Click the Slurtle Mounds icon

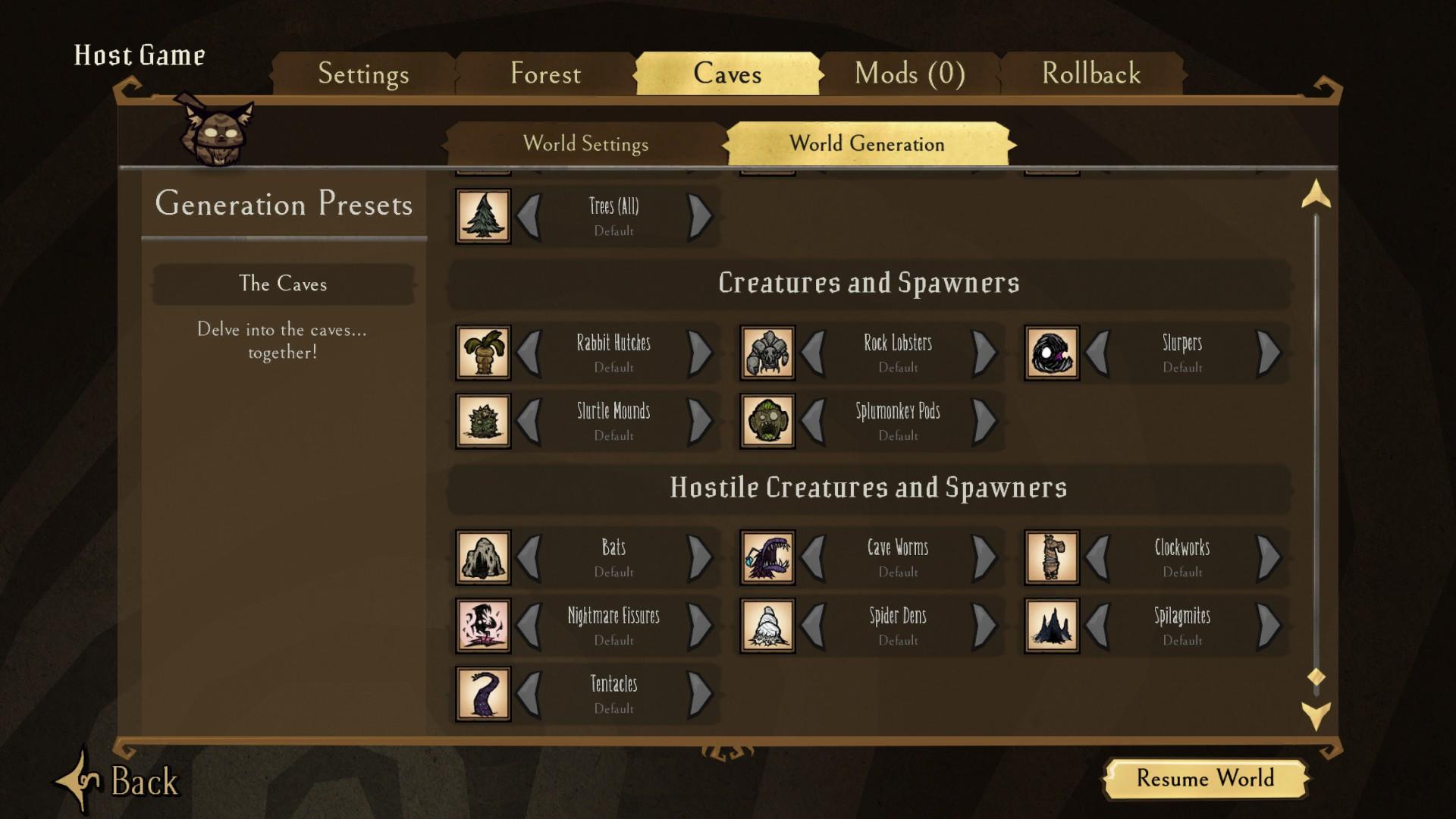coord(483,422)
